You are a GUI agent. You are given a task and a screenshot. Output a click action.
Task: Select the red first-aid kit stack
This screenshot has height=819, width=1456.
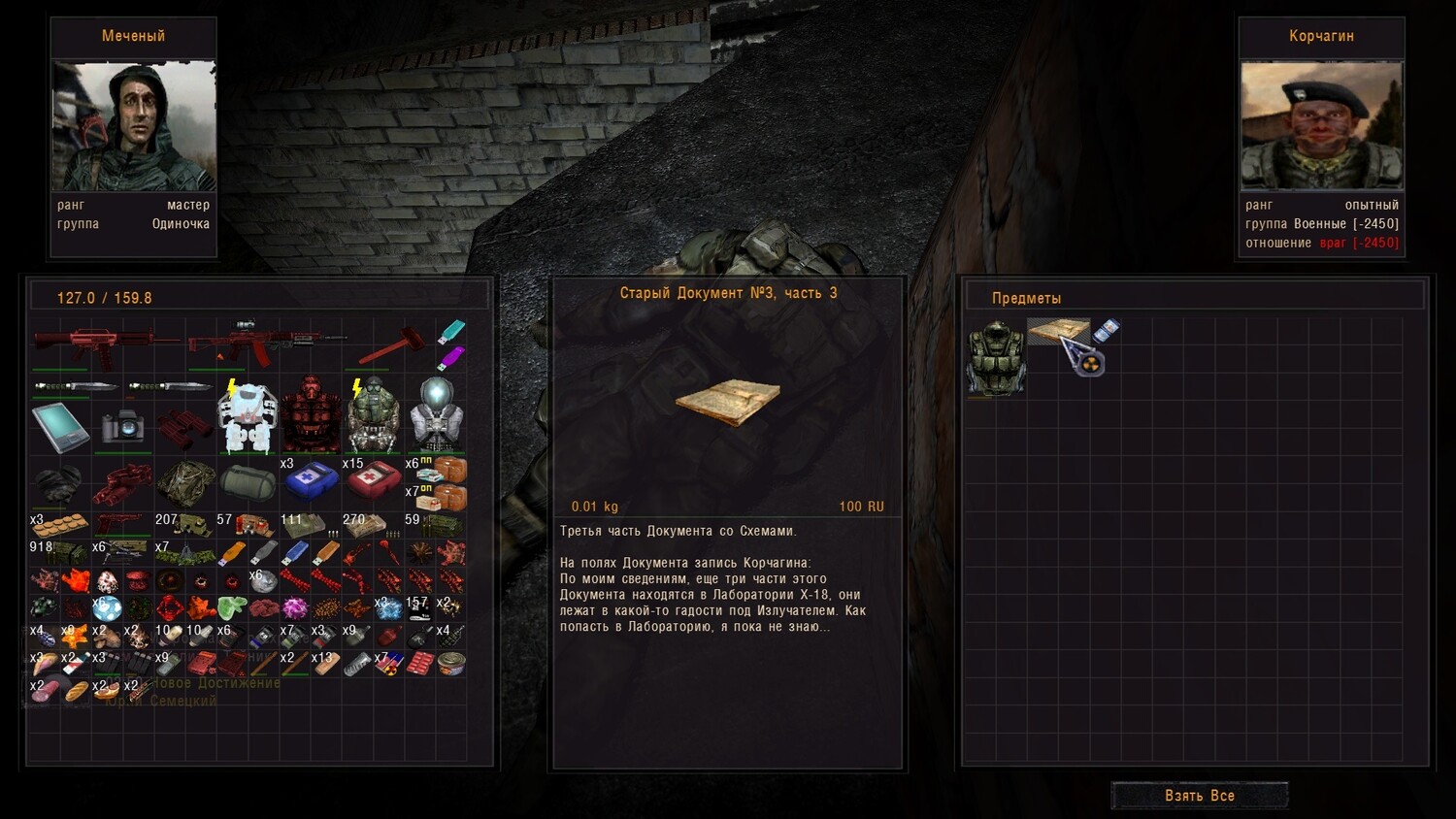click(x=373, y=478)
